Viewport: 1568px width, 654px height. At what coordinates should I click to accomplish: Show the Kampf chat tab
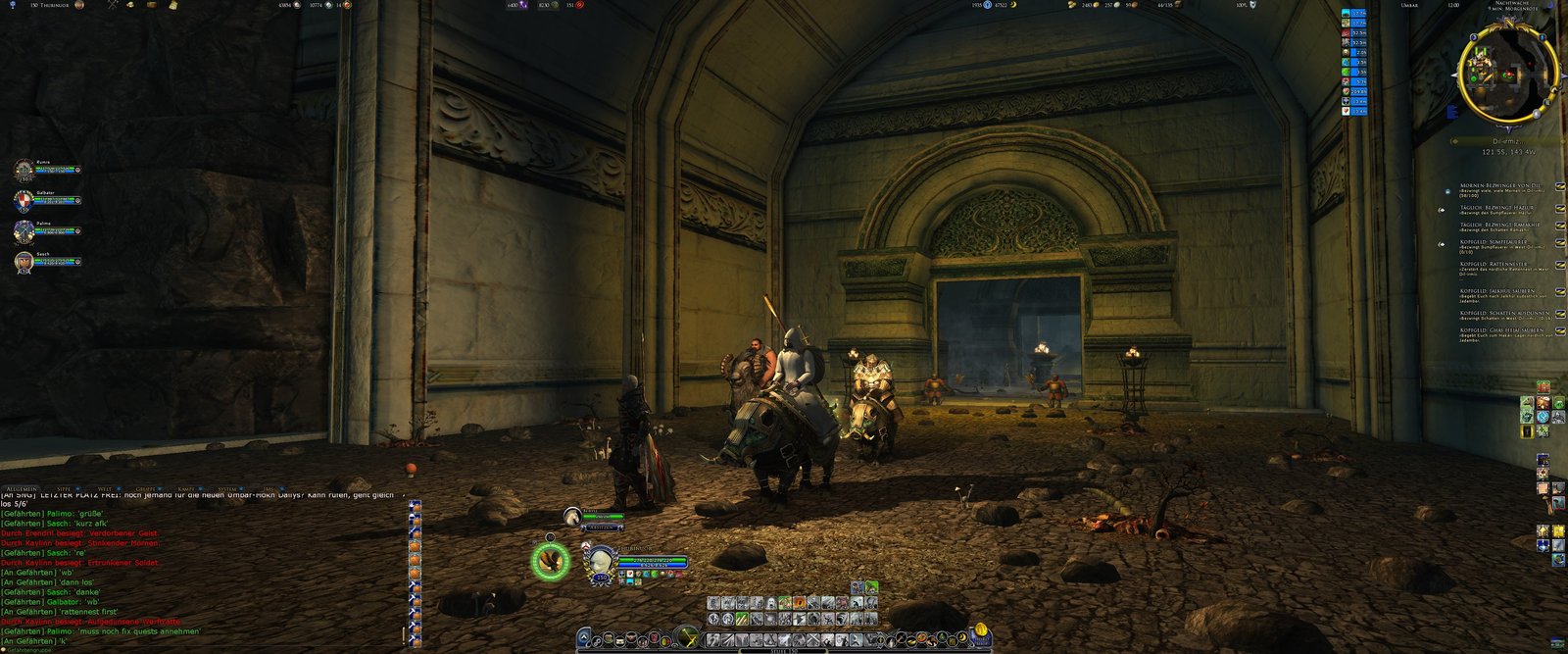[186, 487]
